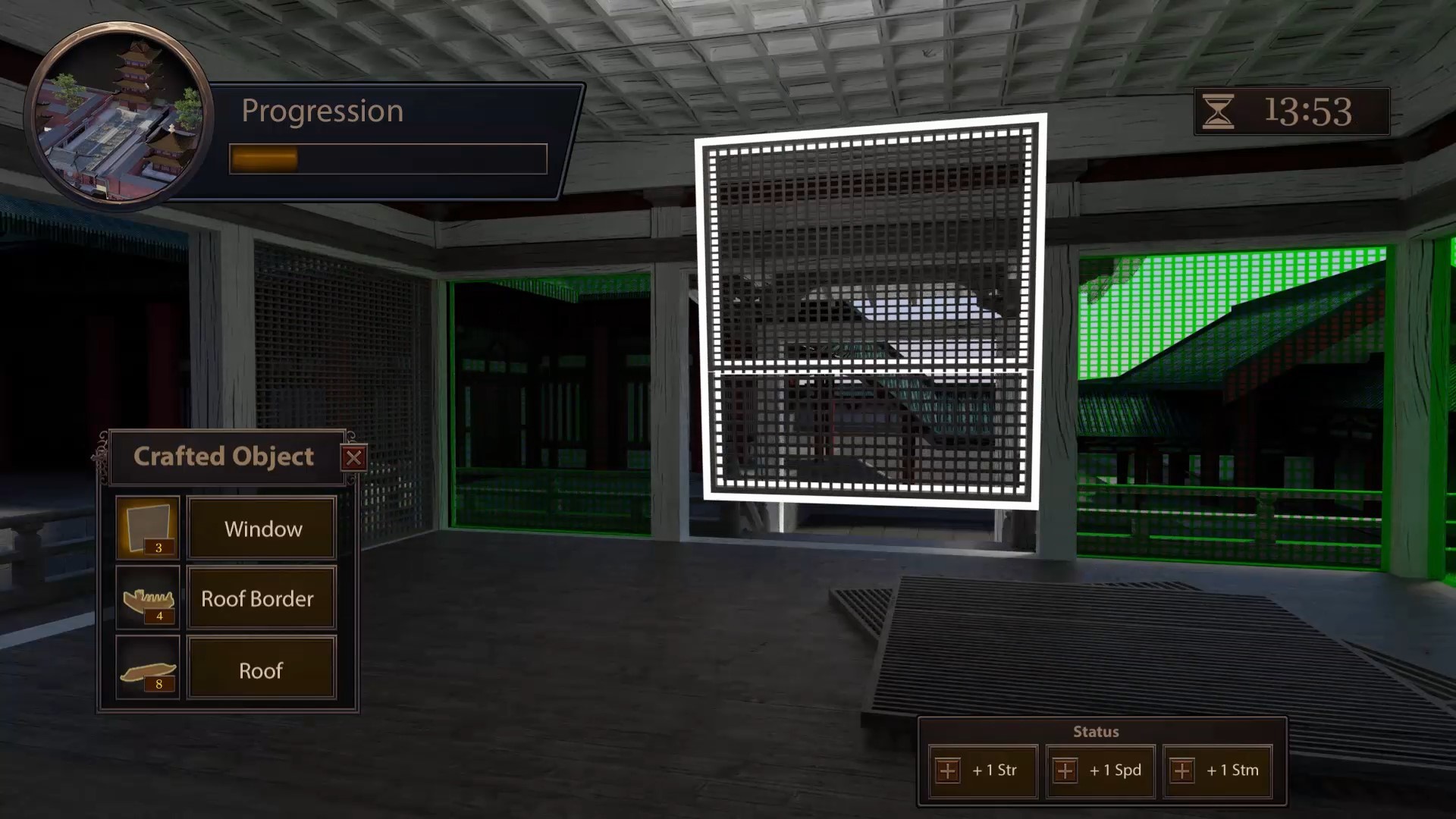Click the hourglass icon next to the timer
This screenshot has height=819, width=1456.
[x=1220, y=111]
